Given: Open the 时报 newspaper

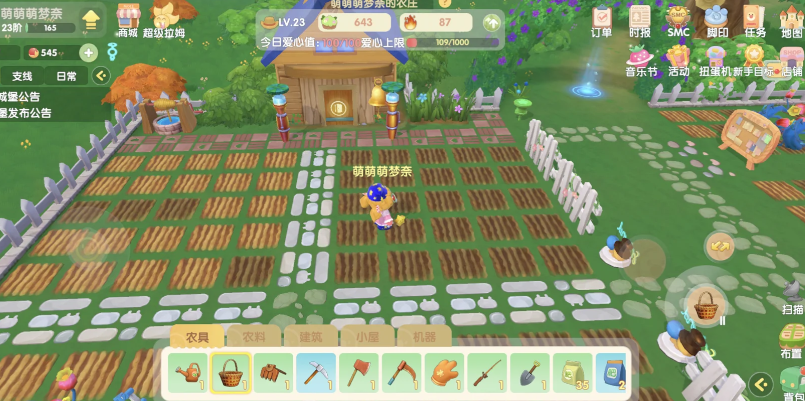Looking at the screenshot, I should point(640,18).
